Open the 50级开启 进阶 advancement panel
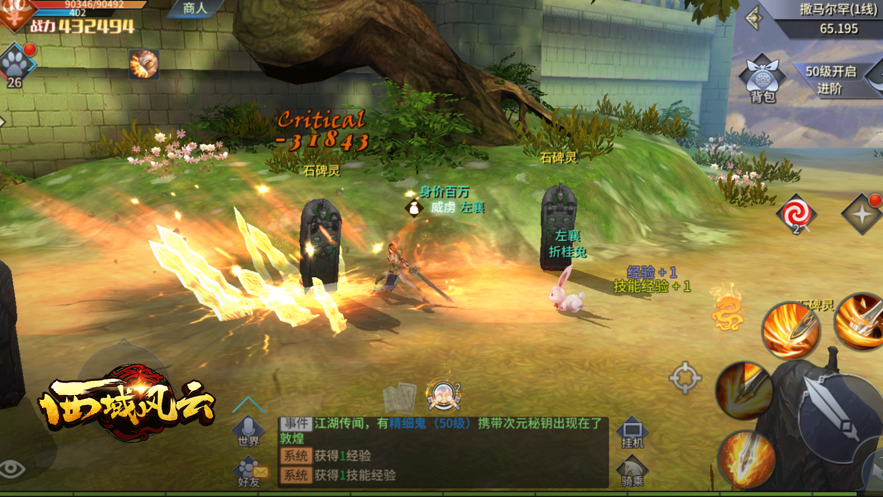The height and width of the screenshot is (497, 883). point(829,79)
